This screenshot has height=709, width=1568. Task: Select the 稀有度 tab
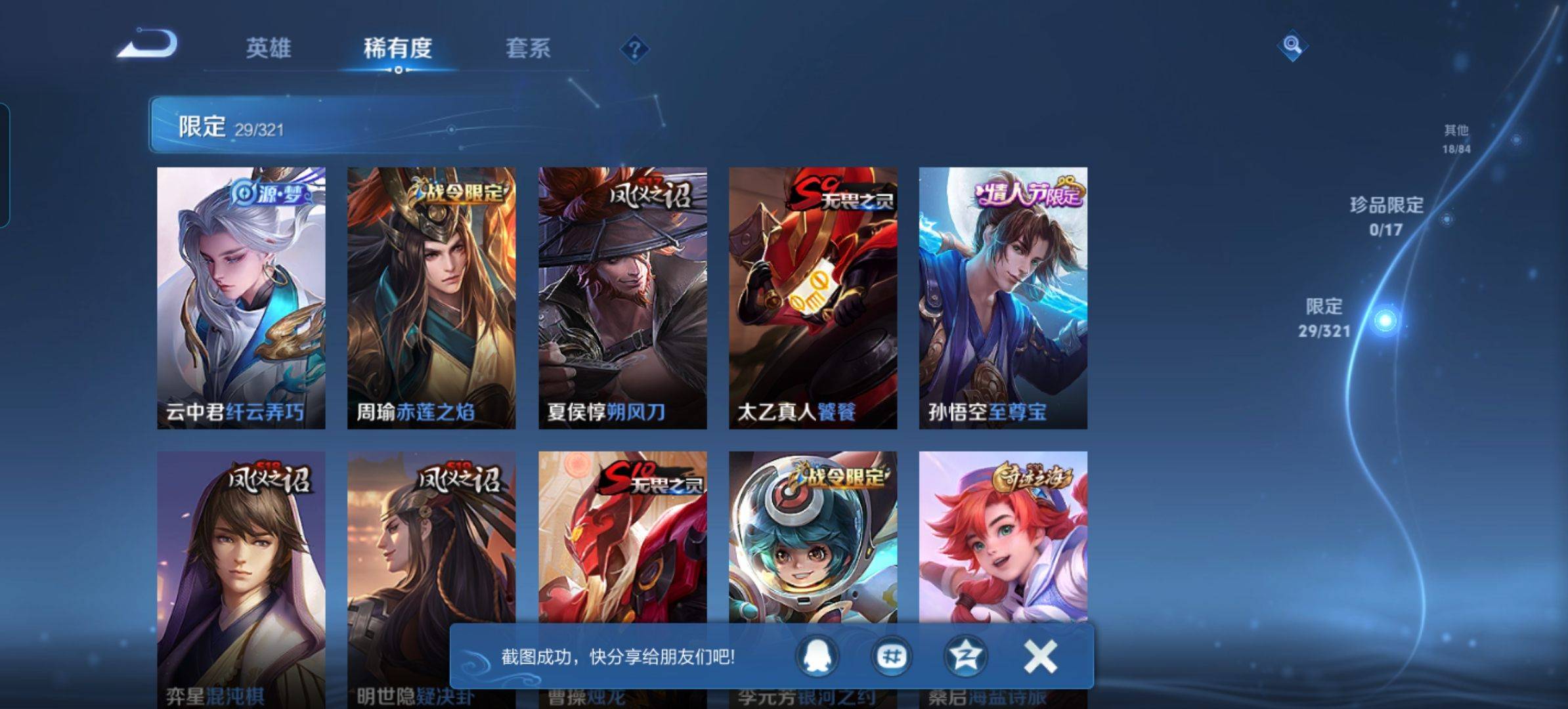(x=397, y=48)
